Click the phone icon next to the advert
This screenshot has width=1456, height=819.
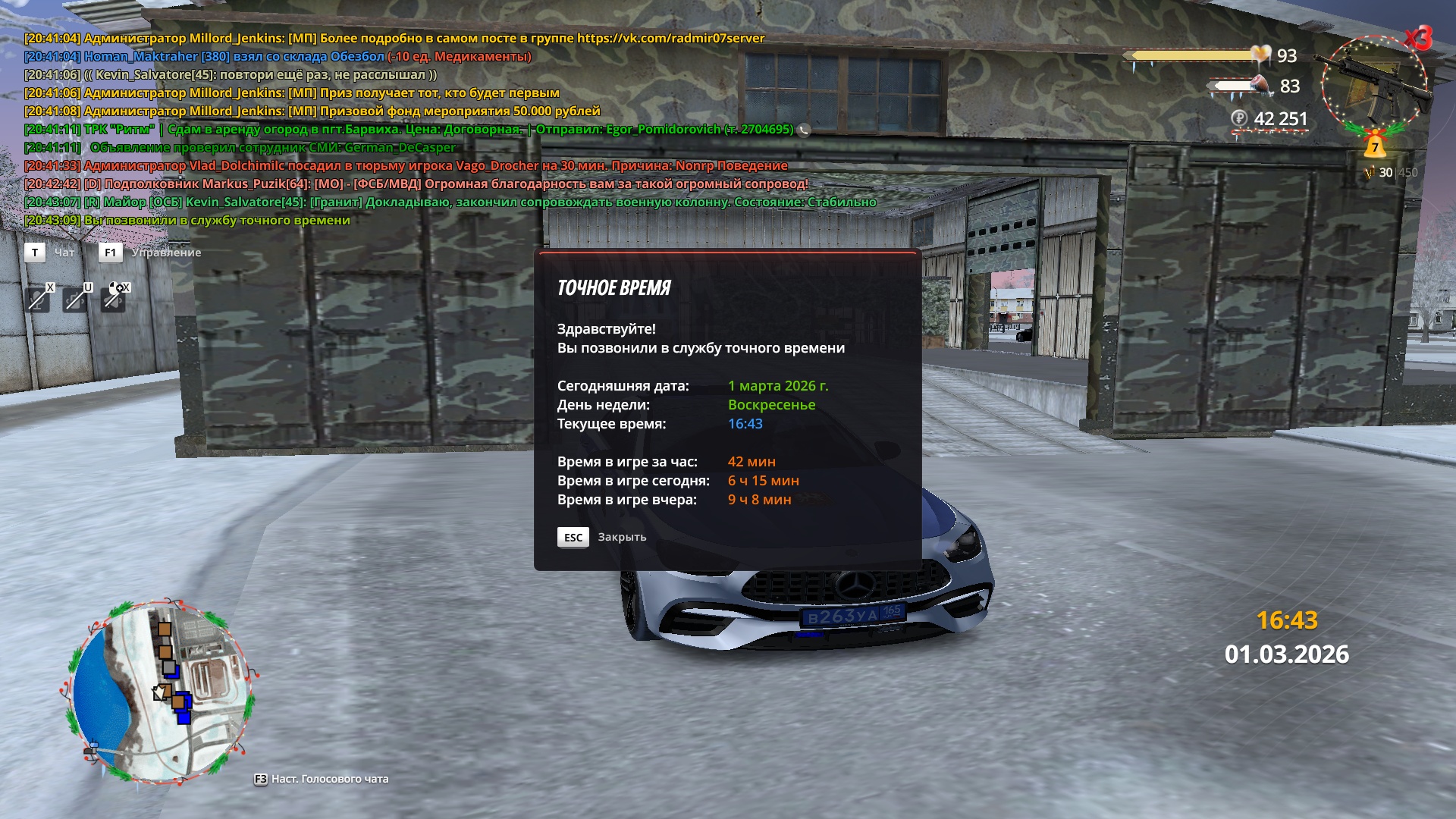pos(804,130)
